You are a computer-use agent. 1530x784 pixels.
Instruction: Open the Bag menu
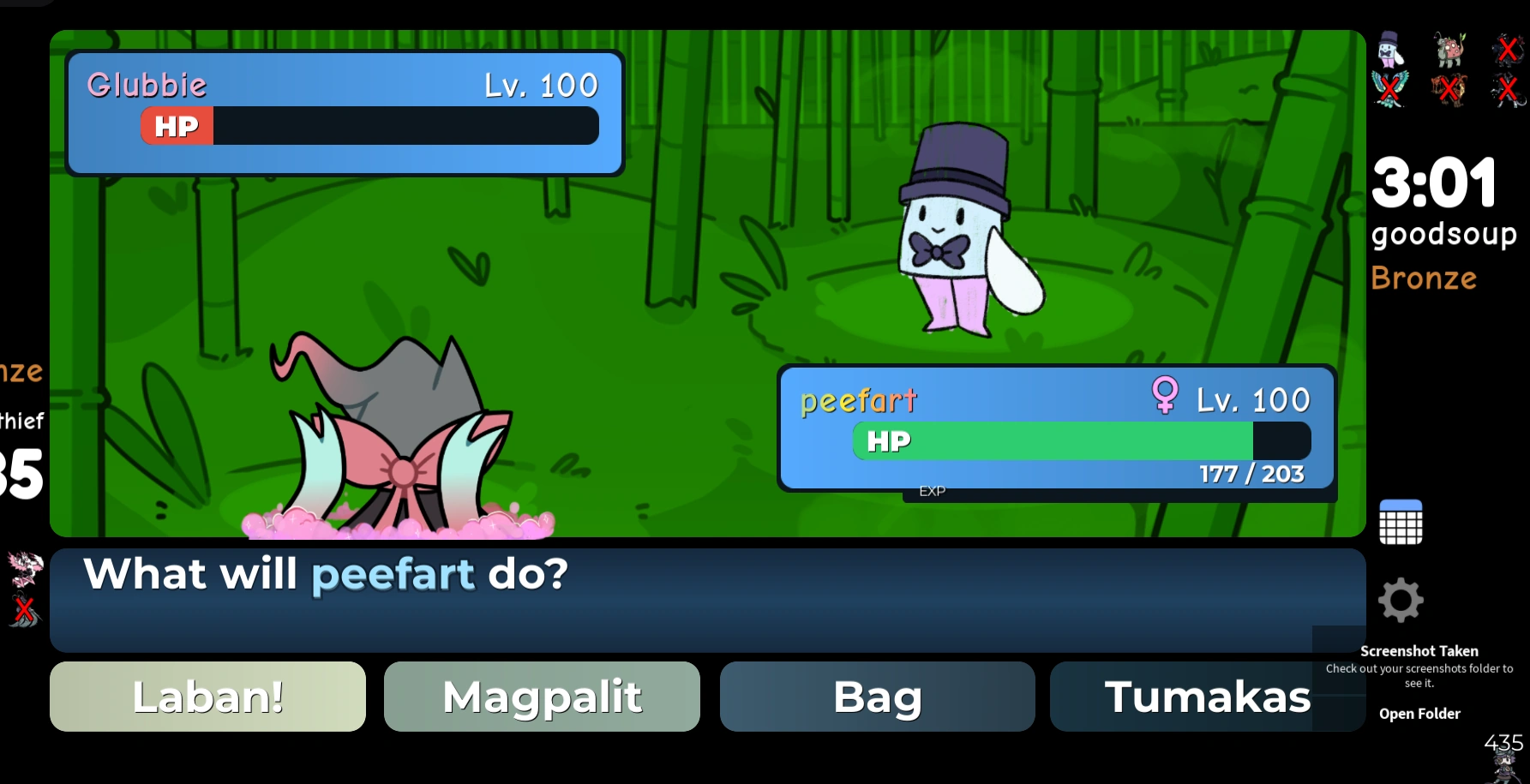click(877, 697)
